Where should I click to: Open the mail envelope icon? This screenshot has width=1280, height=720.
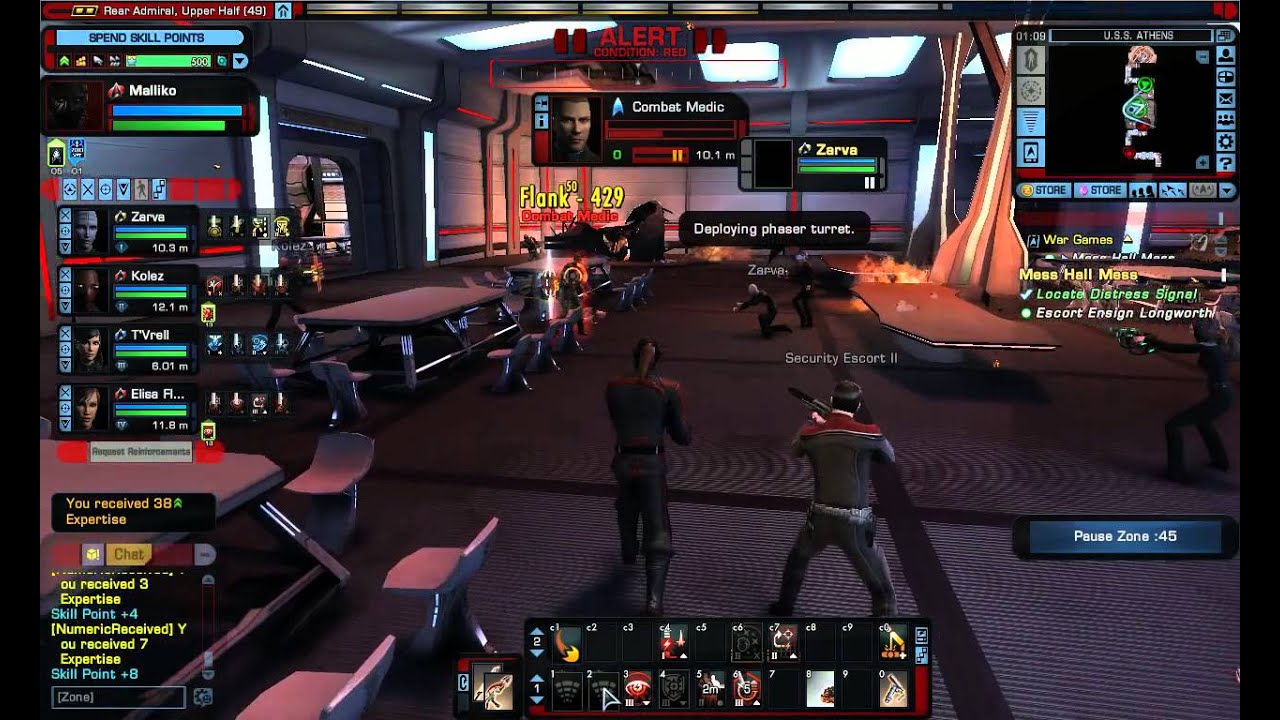1226,98
